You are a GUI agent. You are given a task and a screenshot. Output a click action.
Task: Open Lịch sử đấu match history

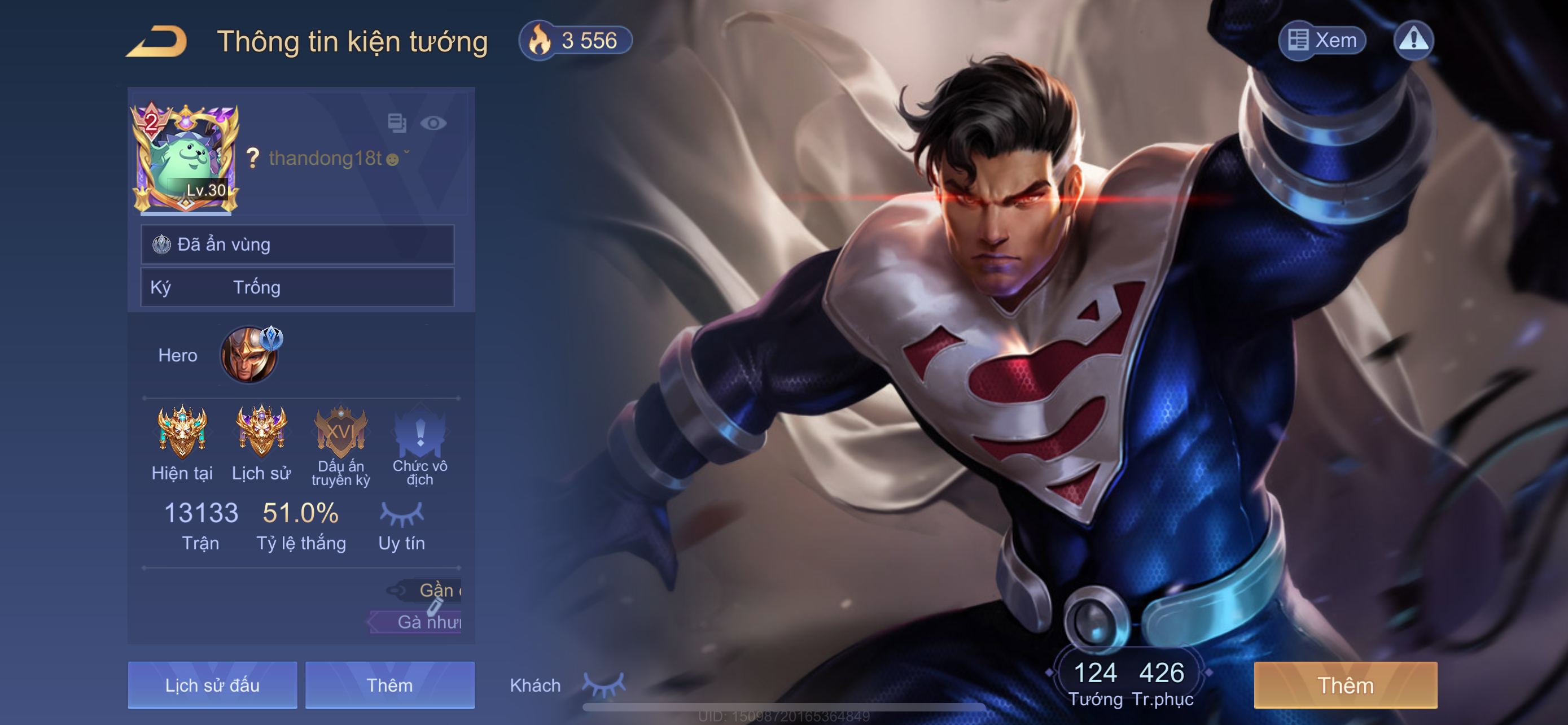[212, 685]
